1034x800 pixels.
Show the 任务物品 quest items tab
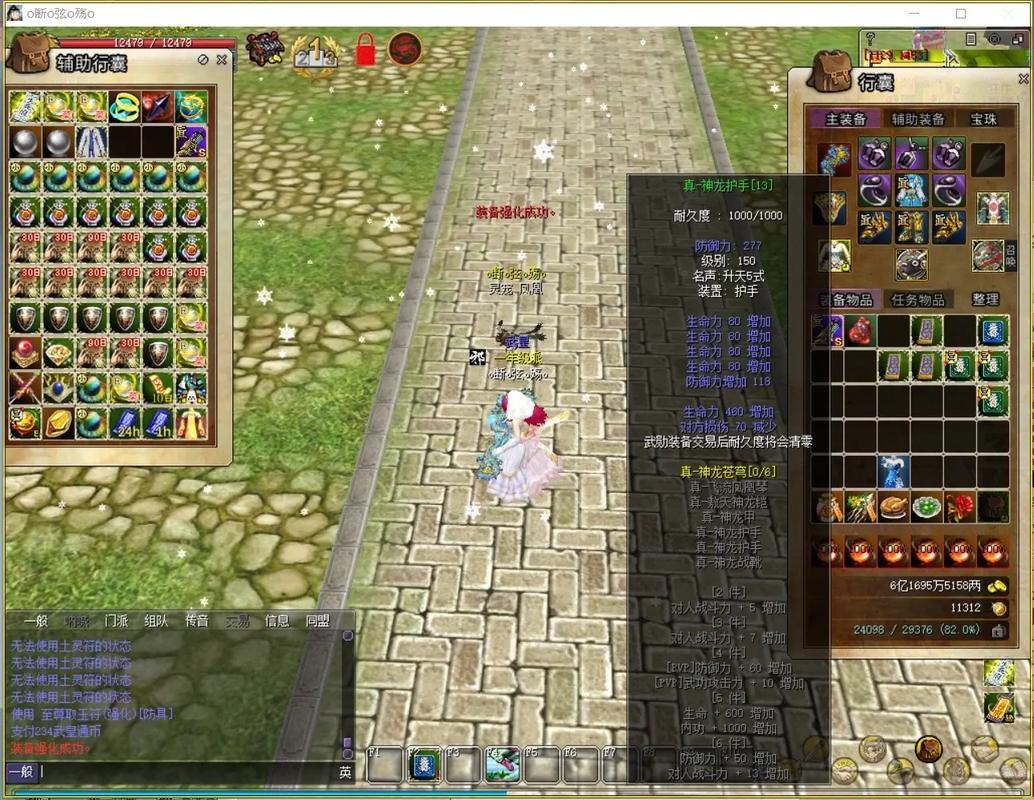pos(917,299)
